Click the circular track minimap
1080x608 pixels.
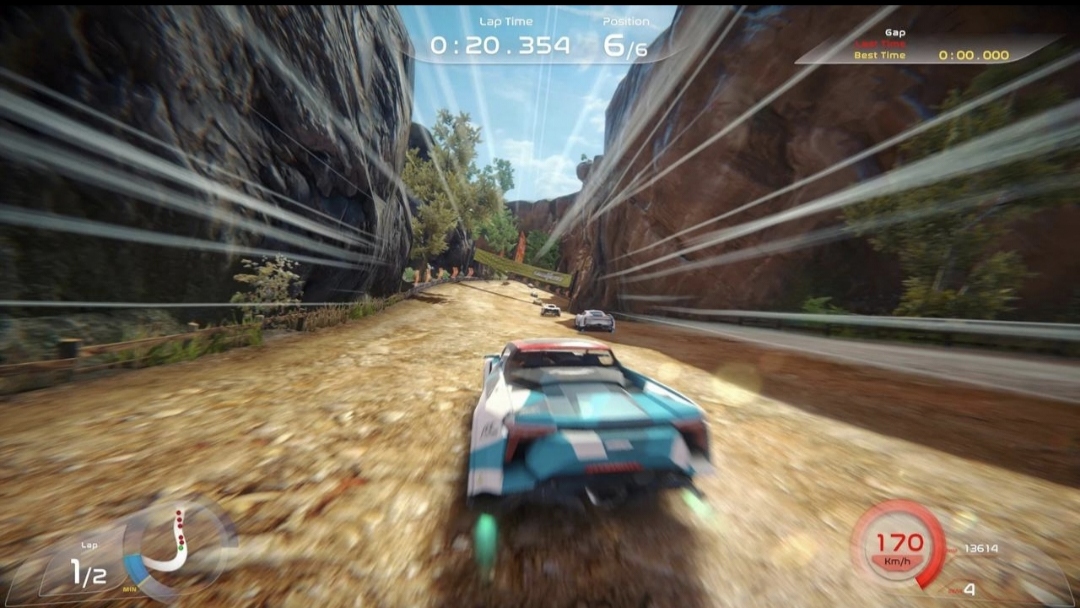tap(178, 545)
